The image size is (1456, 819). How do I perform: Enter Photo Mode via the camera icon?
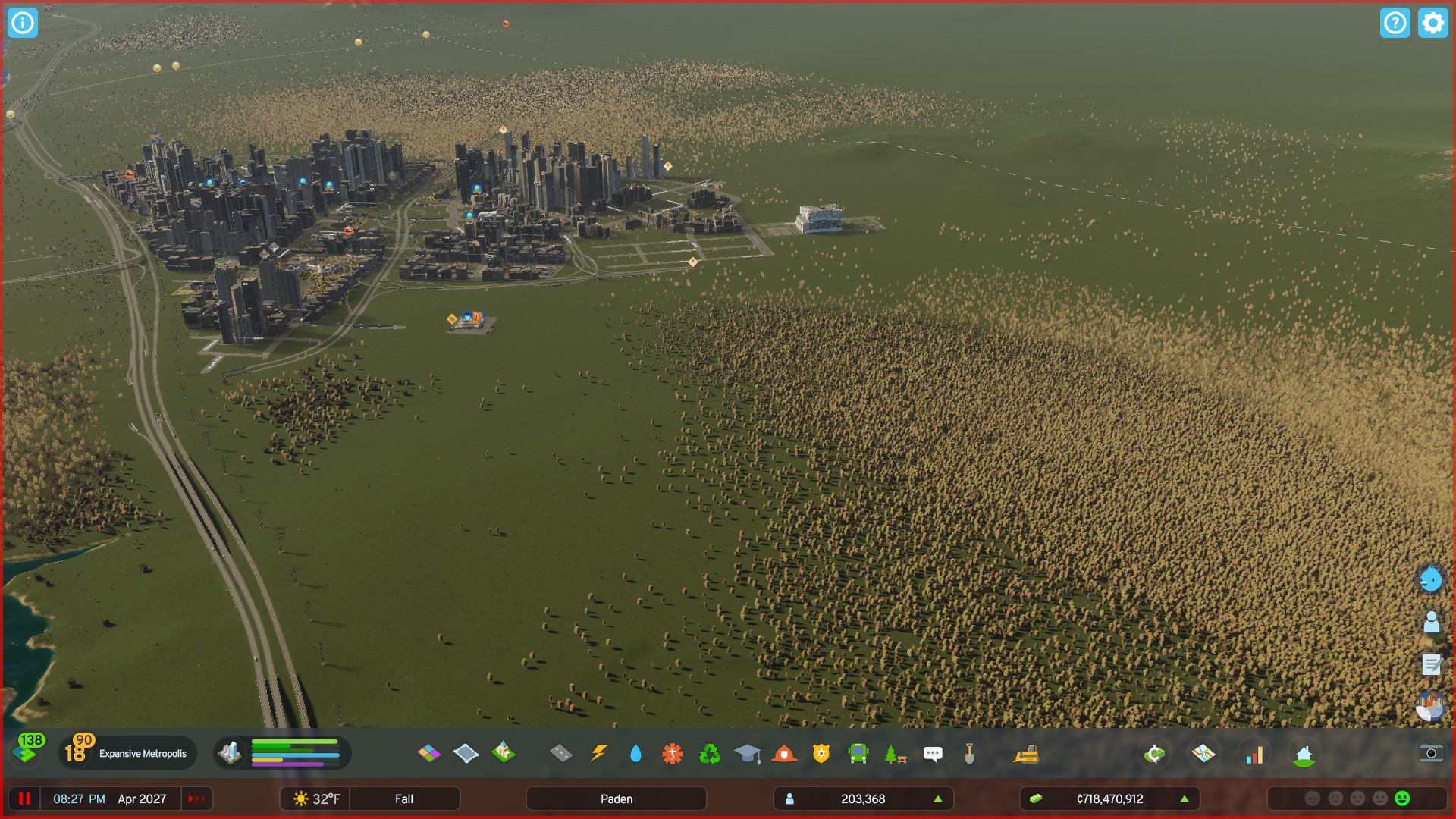(x=1430, y=754)
